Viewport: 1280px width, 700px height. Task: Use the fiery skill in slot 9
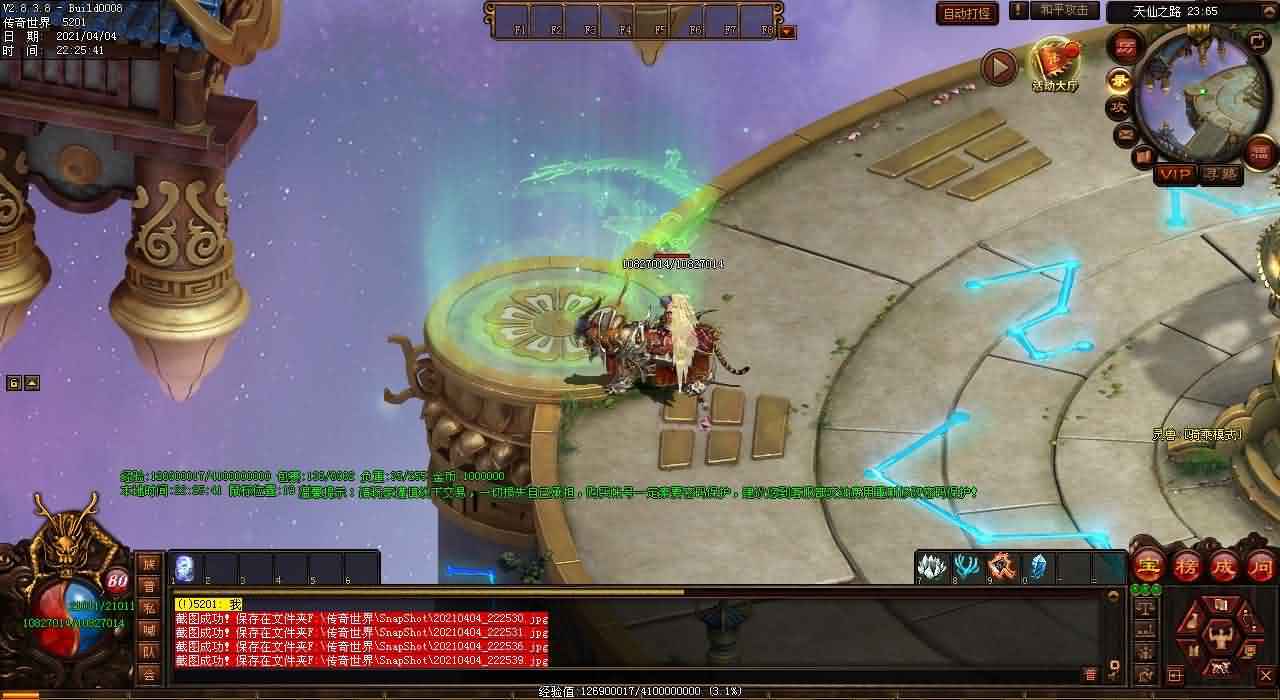pos(1002,567)
